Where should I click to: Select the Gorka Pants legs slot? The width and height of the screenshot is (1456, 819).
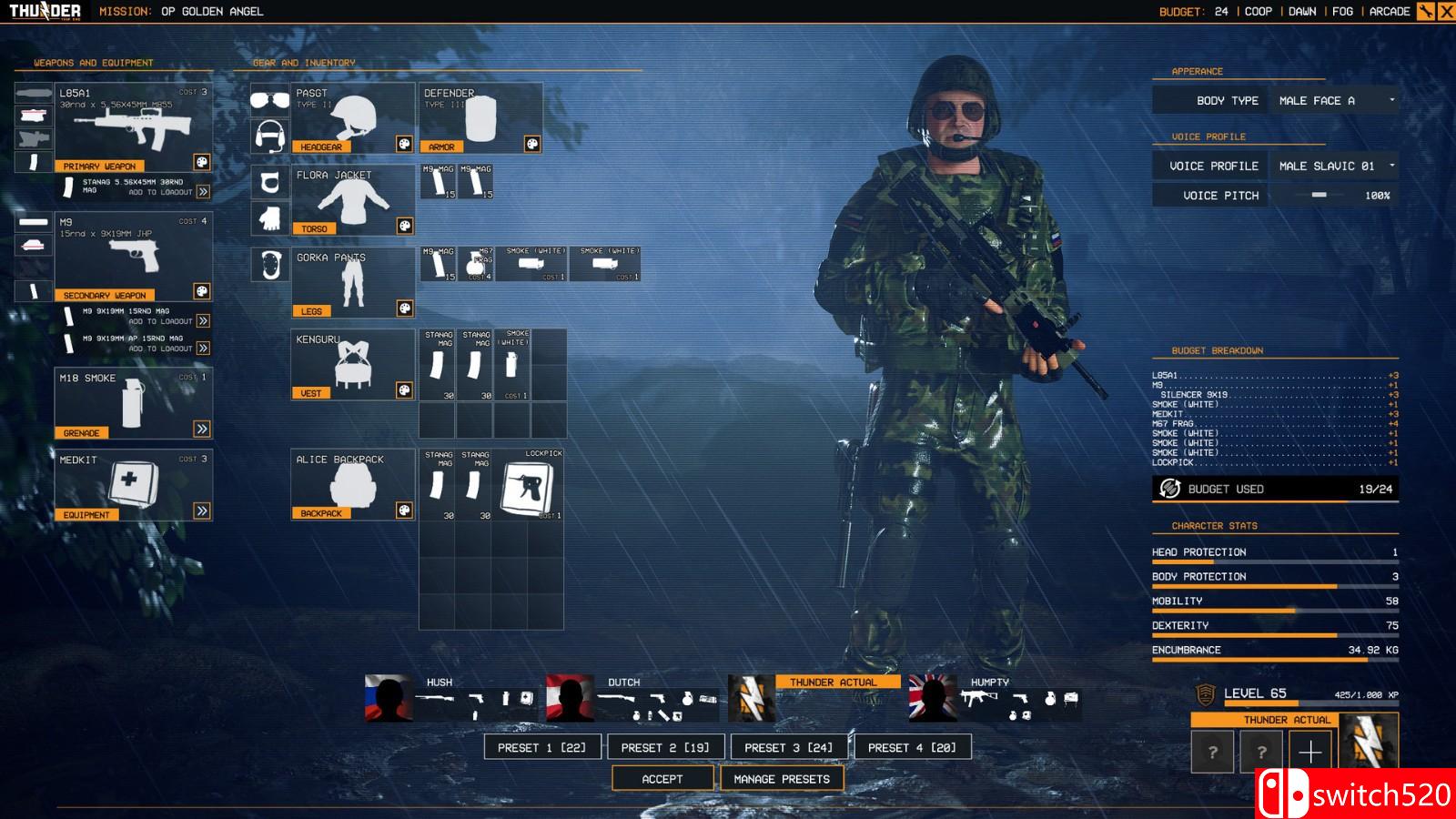(353, 282)
